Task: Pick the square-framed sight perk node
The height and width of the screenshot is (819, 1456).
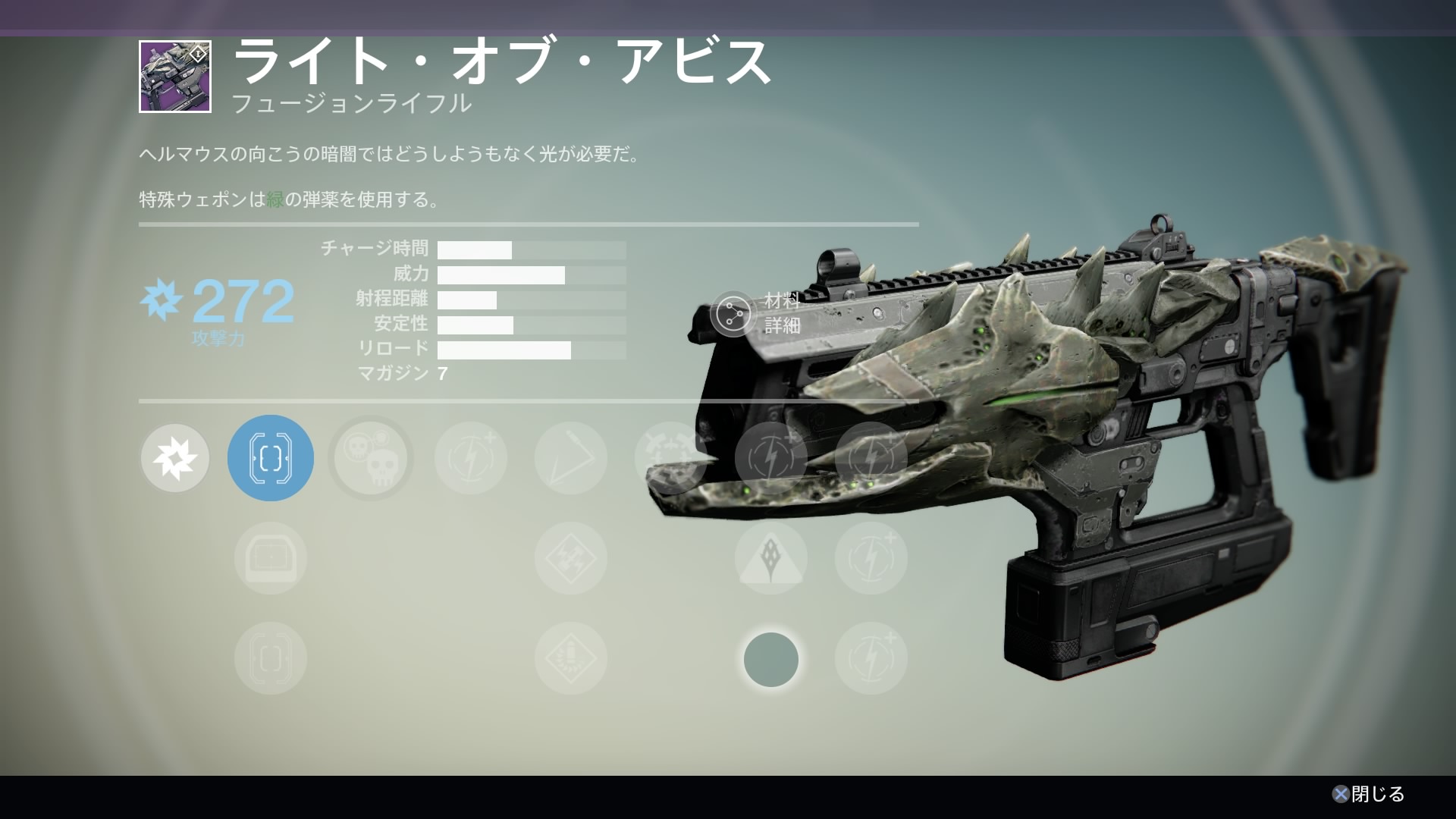Action: [271, 558]
